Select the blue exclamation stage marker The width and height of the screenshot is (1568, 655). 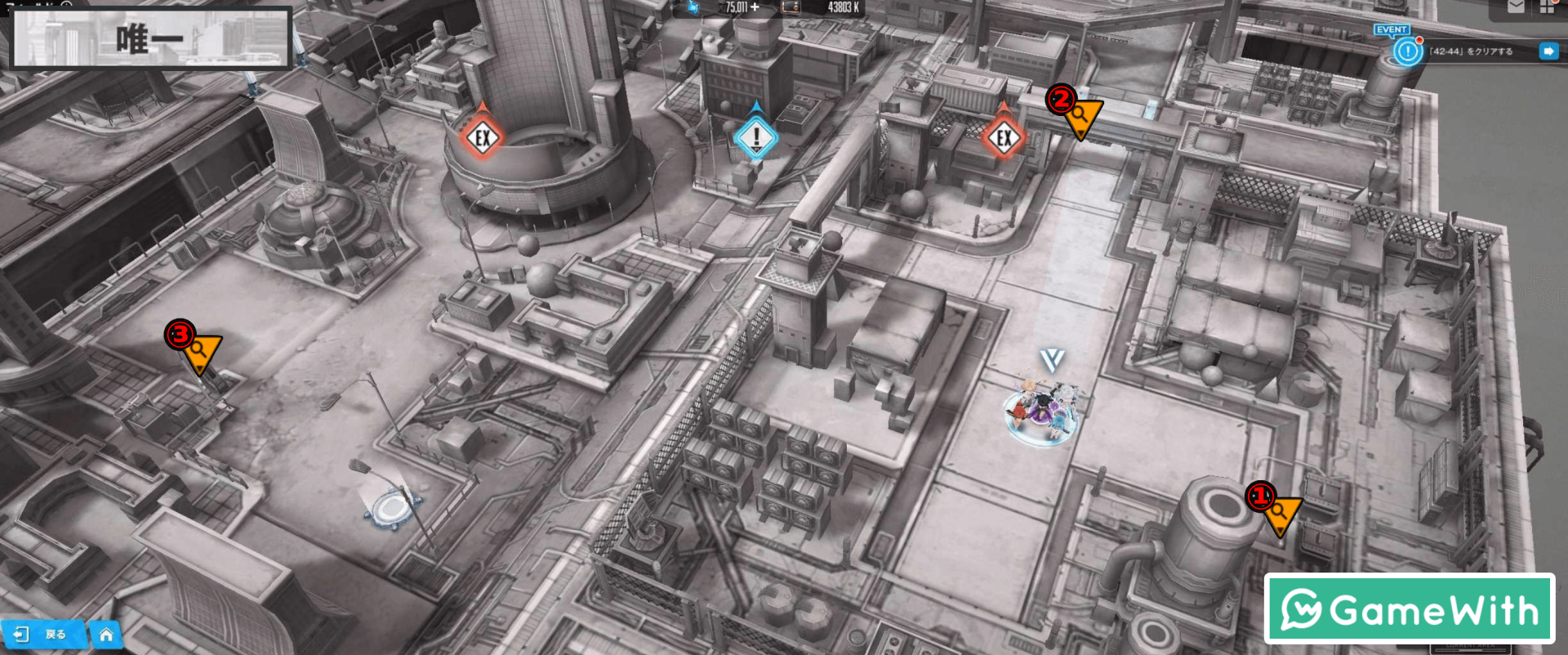pos(755,136)
